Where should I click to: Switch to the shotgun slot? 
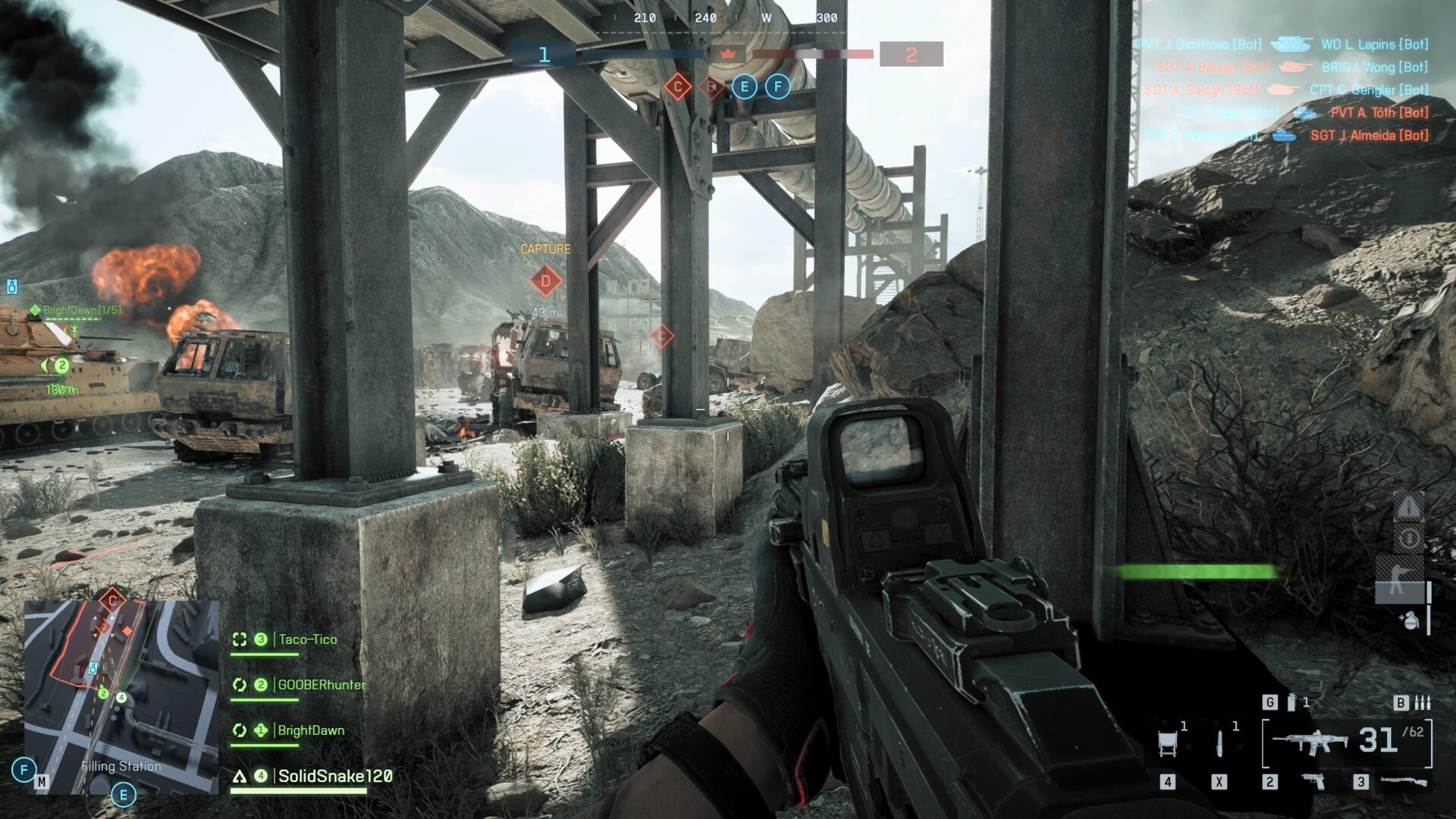(1403, 780)
